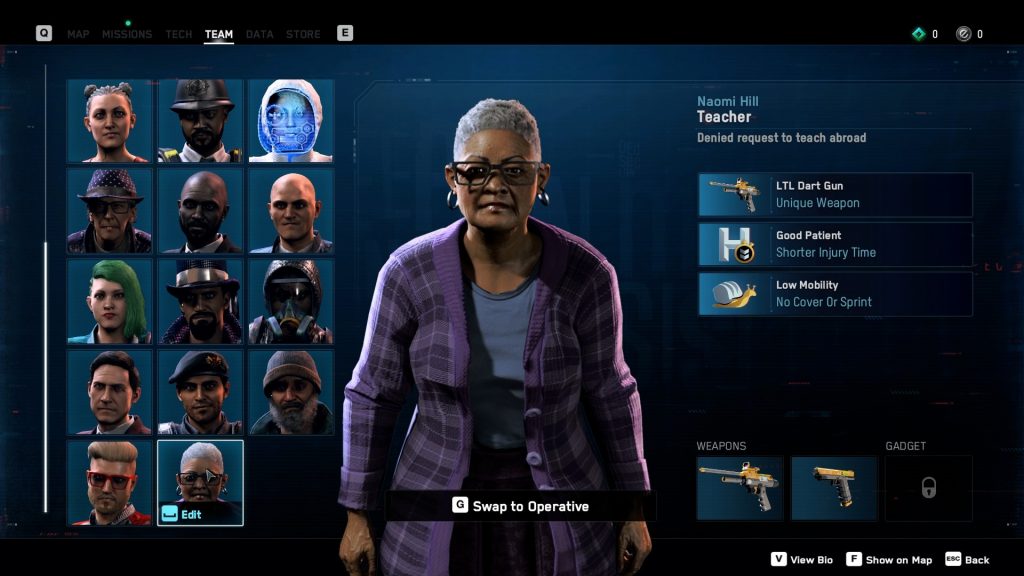
Task: Inspect the Good Patient trait
Action: tap(835, 244)
